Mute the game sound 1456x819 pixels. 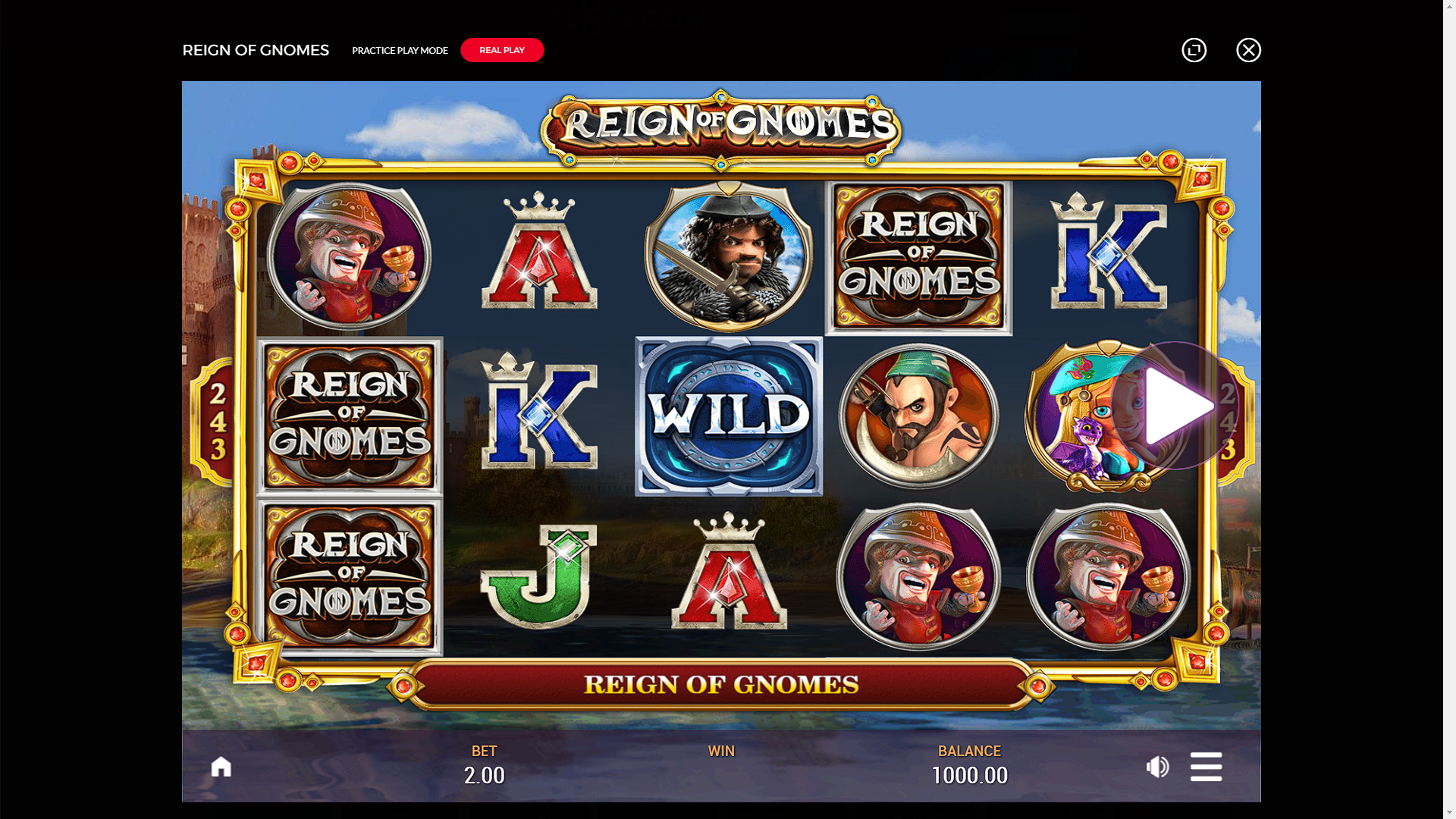pyautogui.click(x=1157, y=767)
